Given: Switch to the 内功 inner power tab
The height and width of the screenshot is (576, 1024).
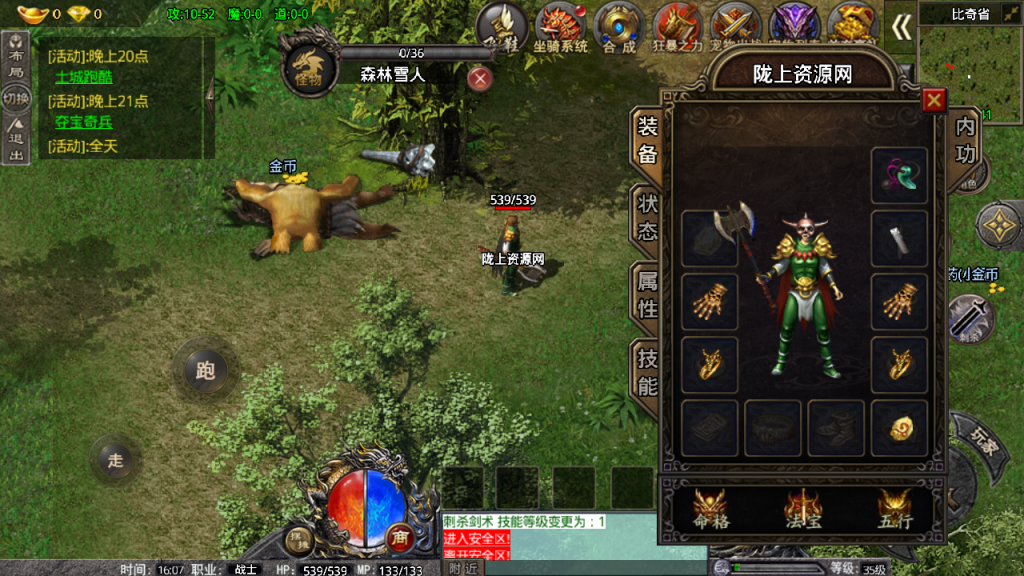Looking at the screenshot, I should point(965,139).
